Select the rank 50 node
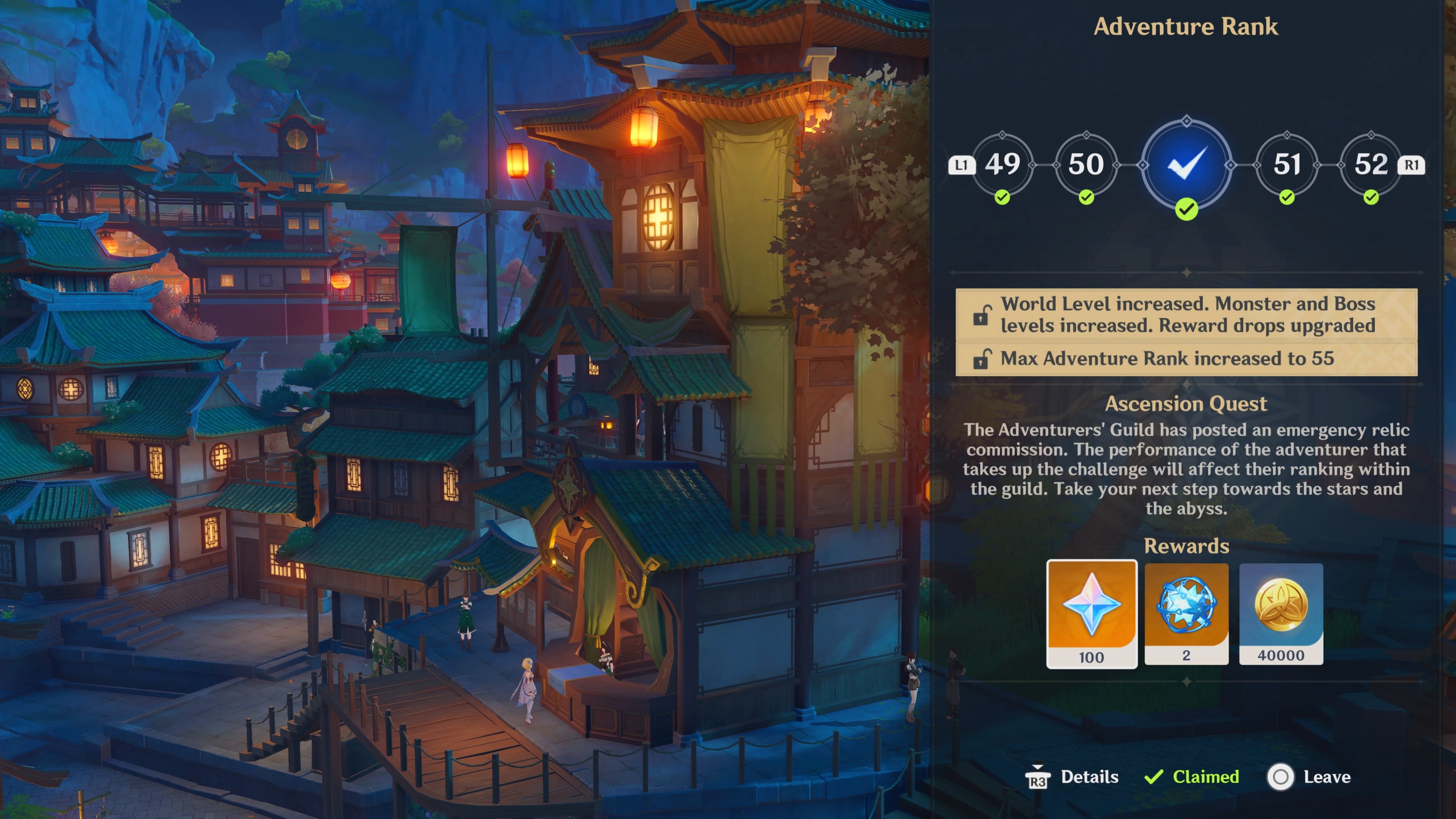The height and width of the screenshot is (819, 1456). (1086, 164)
